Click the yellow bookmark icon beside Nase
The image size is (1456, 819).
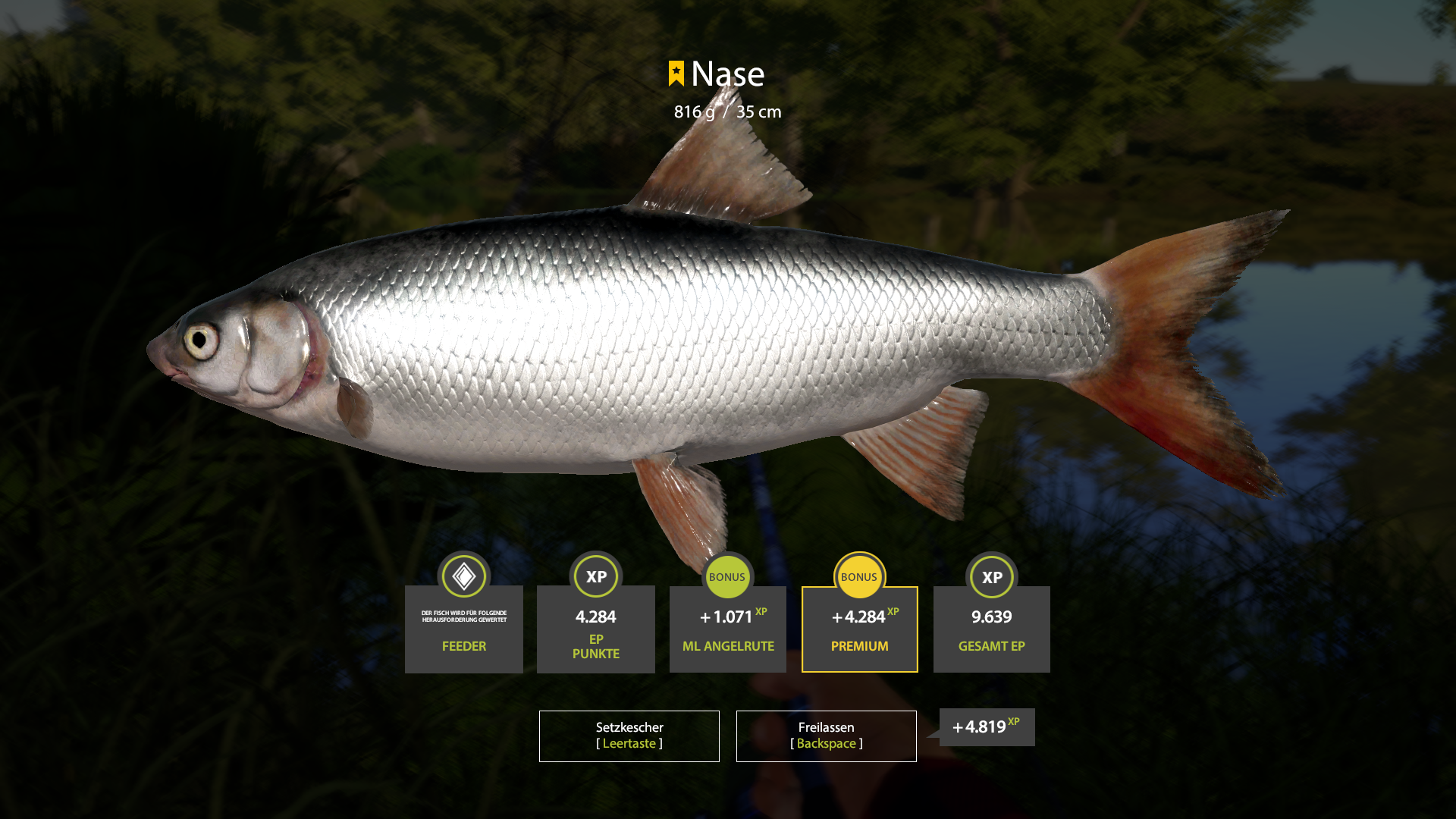677,74
